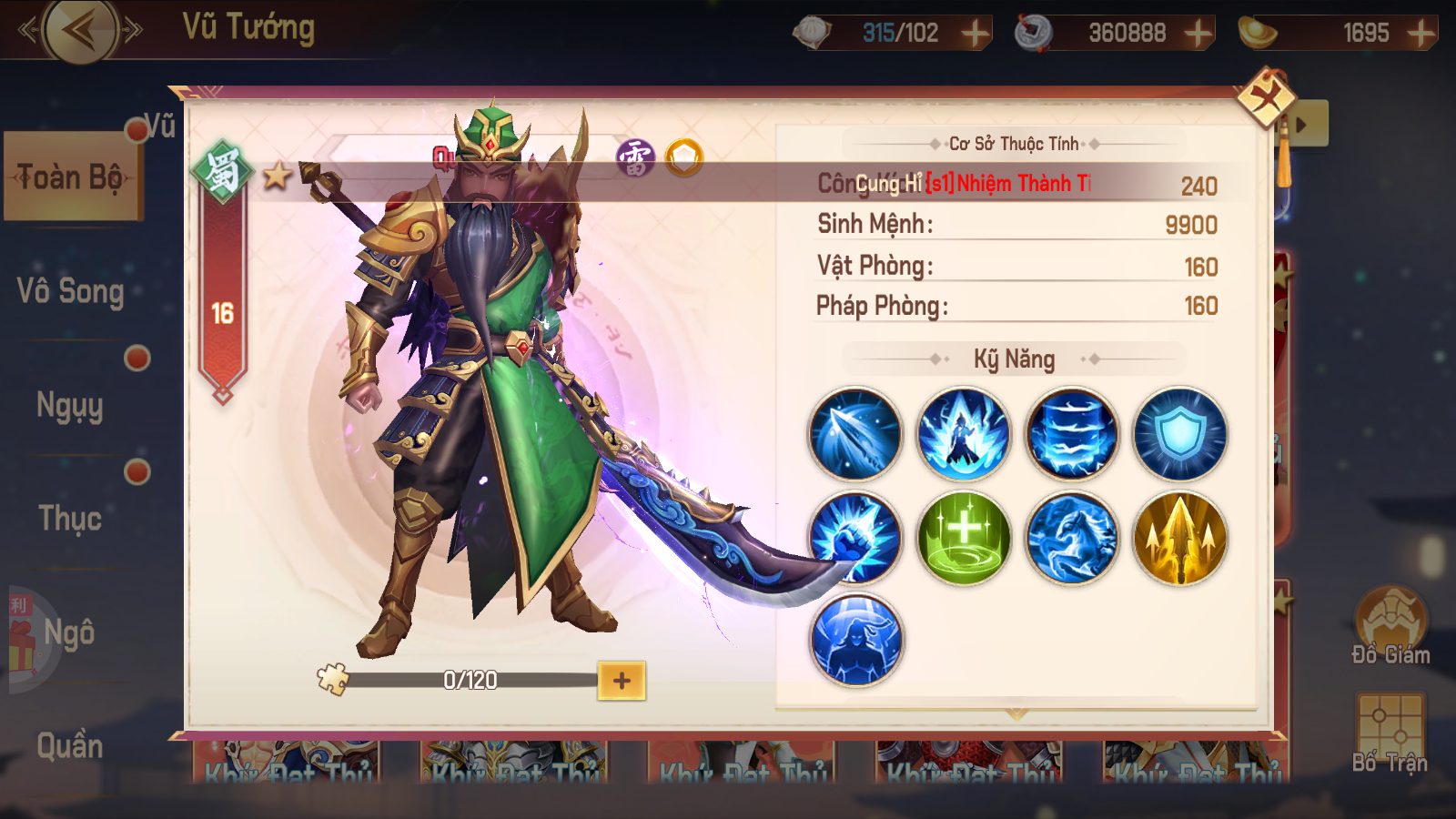The height and width of the screenshot is (819, 1456).
Task: Go back with the arrow button
Action: click(x=81, y=31)
